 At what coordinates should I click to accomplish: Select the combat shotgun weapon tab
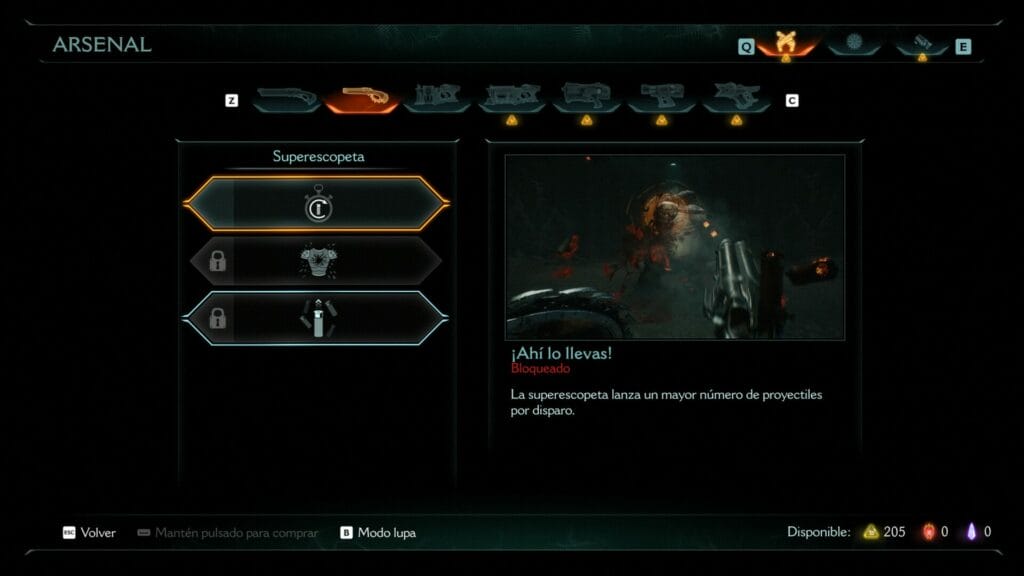click(x=286, y=97)
